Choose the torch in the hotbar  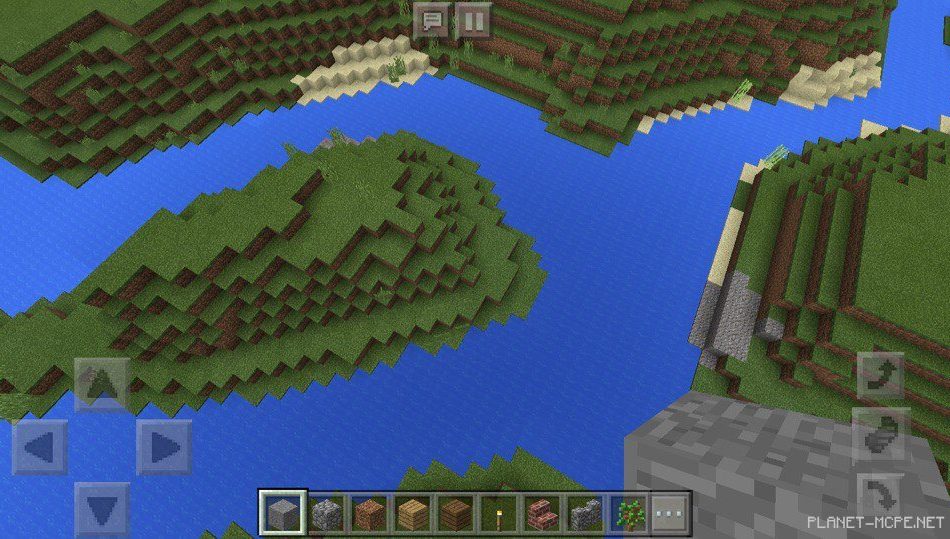tap(499, 514)
